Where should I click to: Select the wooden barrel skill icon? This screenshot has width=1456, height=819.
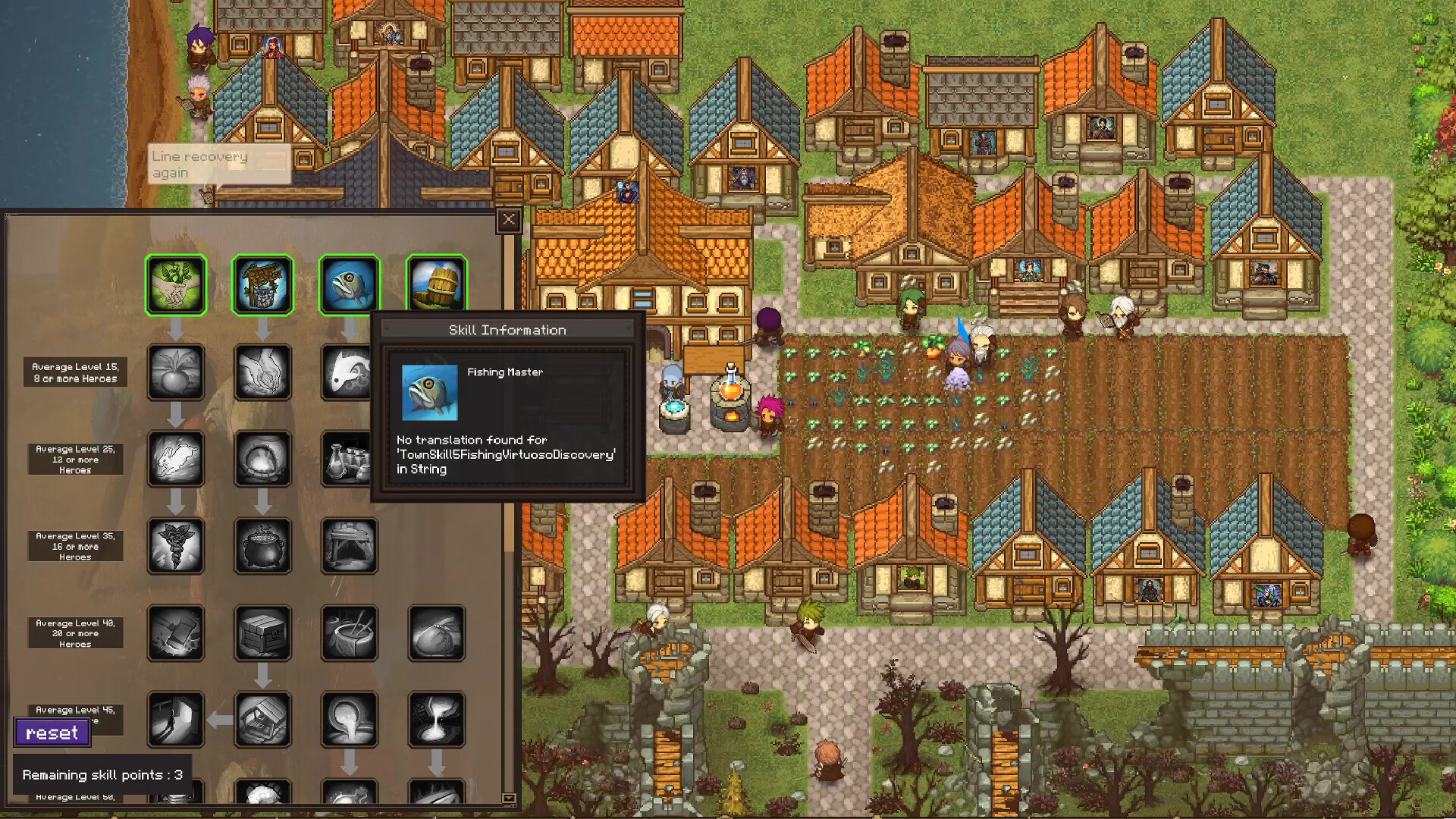point(438,284)
